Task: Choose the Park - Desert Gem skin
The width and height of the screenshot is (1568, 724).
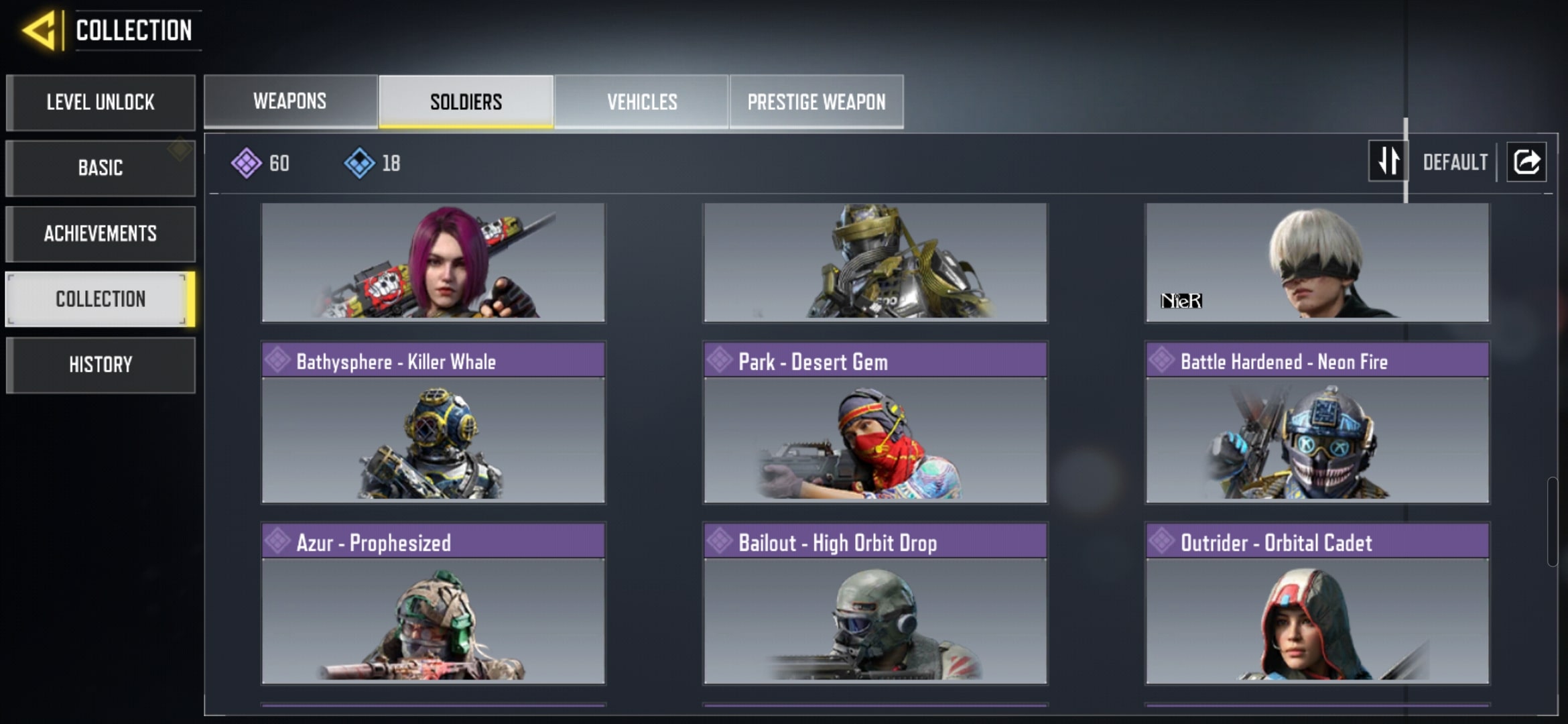Action: (875, 423)
